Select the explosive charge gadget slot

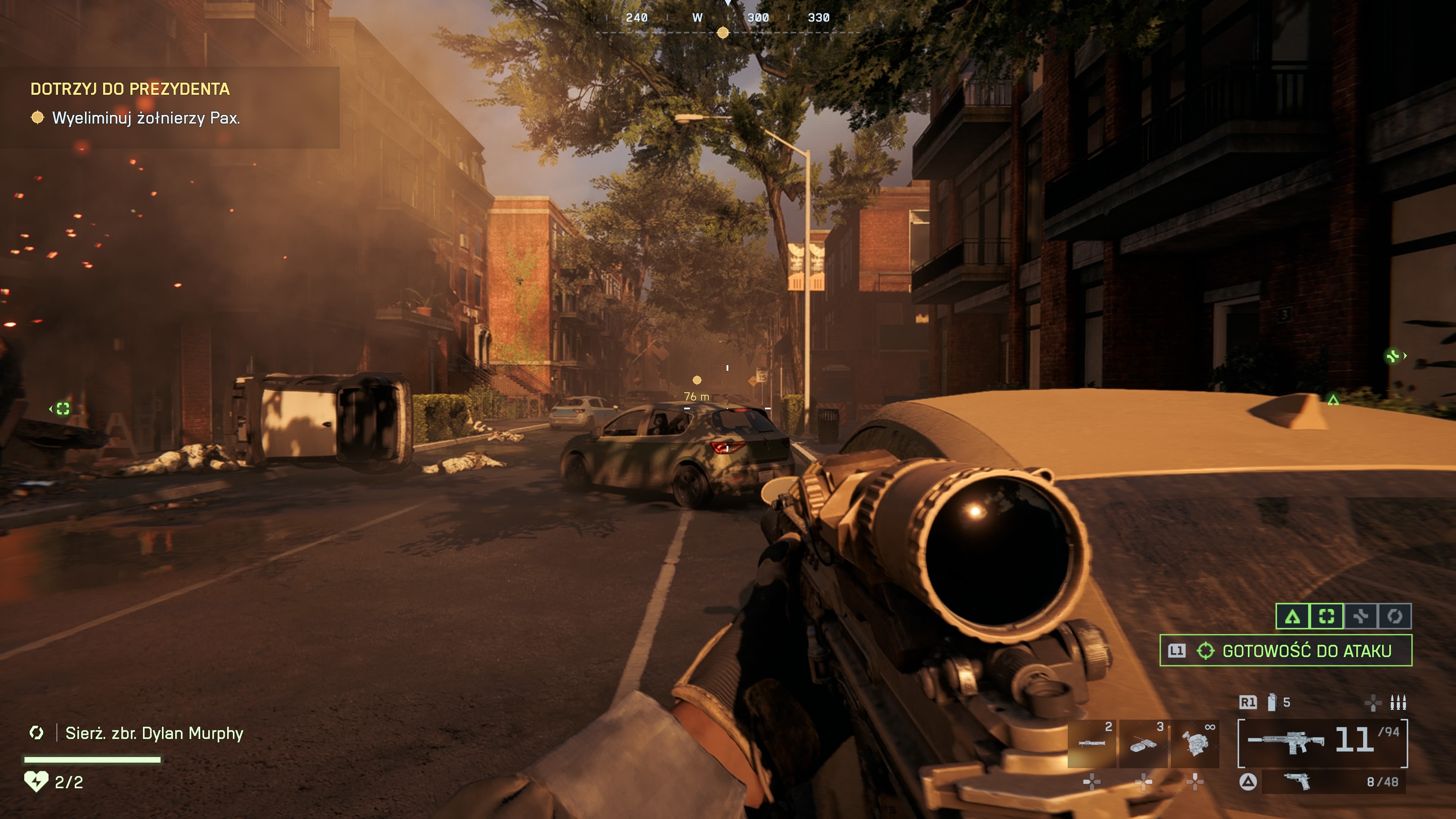tap(1143, 743)
